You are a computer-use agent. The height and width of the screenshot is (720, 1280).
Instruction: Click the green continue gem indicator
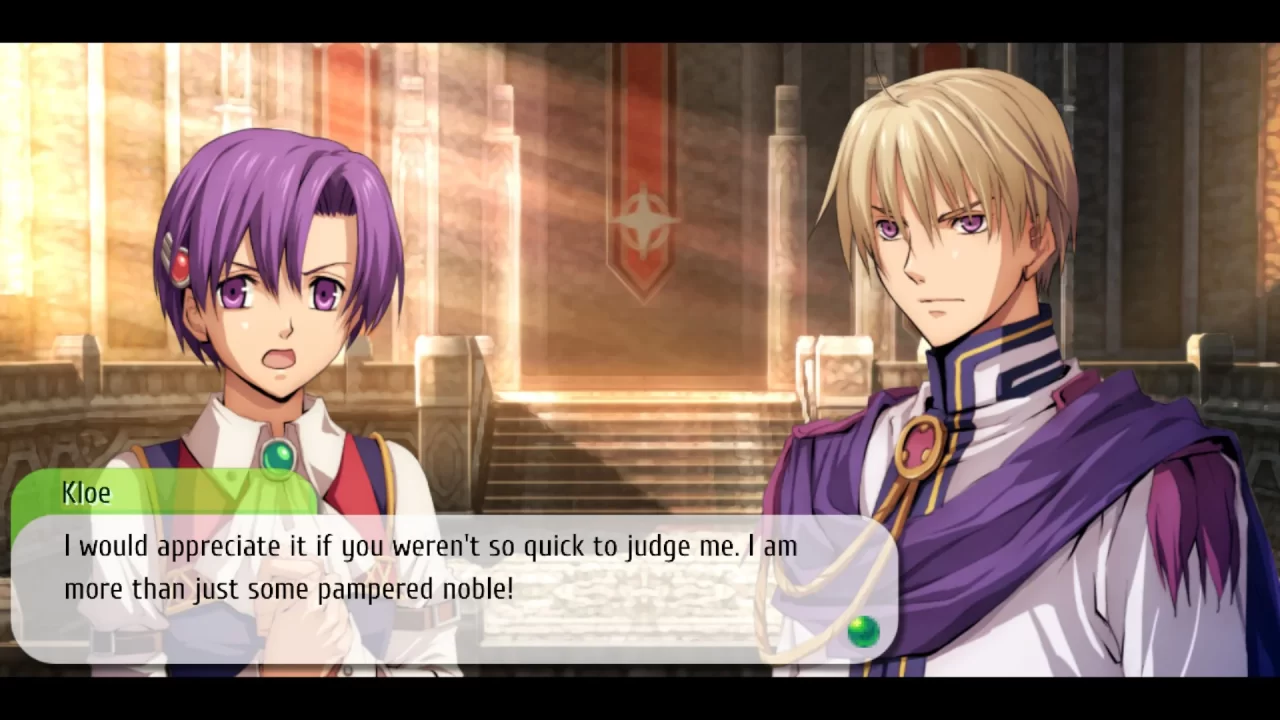[x=864, y=632]
